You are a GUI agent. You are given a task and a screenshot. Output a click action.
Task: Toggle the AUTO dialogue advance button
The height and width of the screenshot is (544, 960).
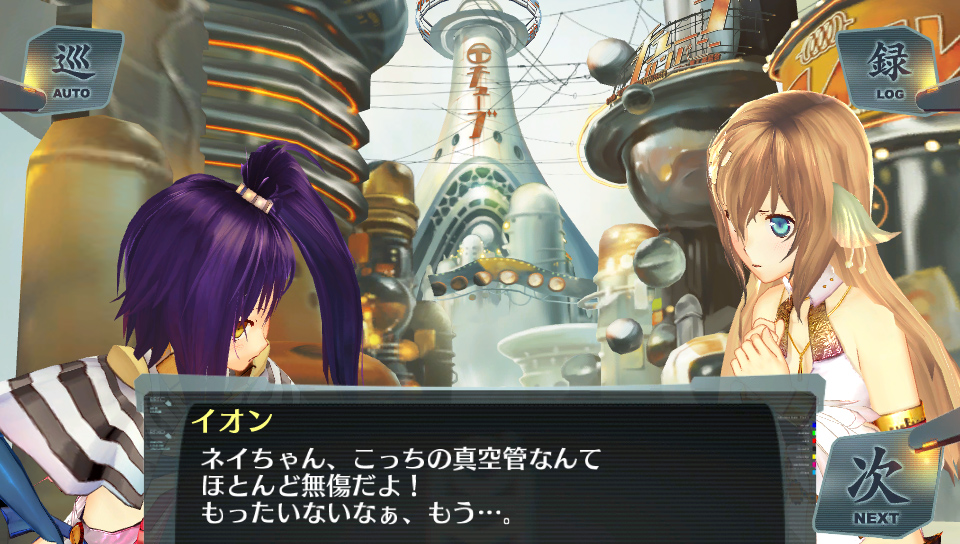tap(71, 70)
